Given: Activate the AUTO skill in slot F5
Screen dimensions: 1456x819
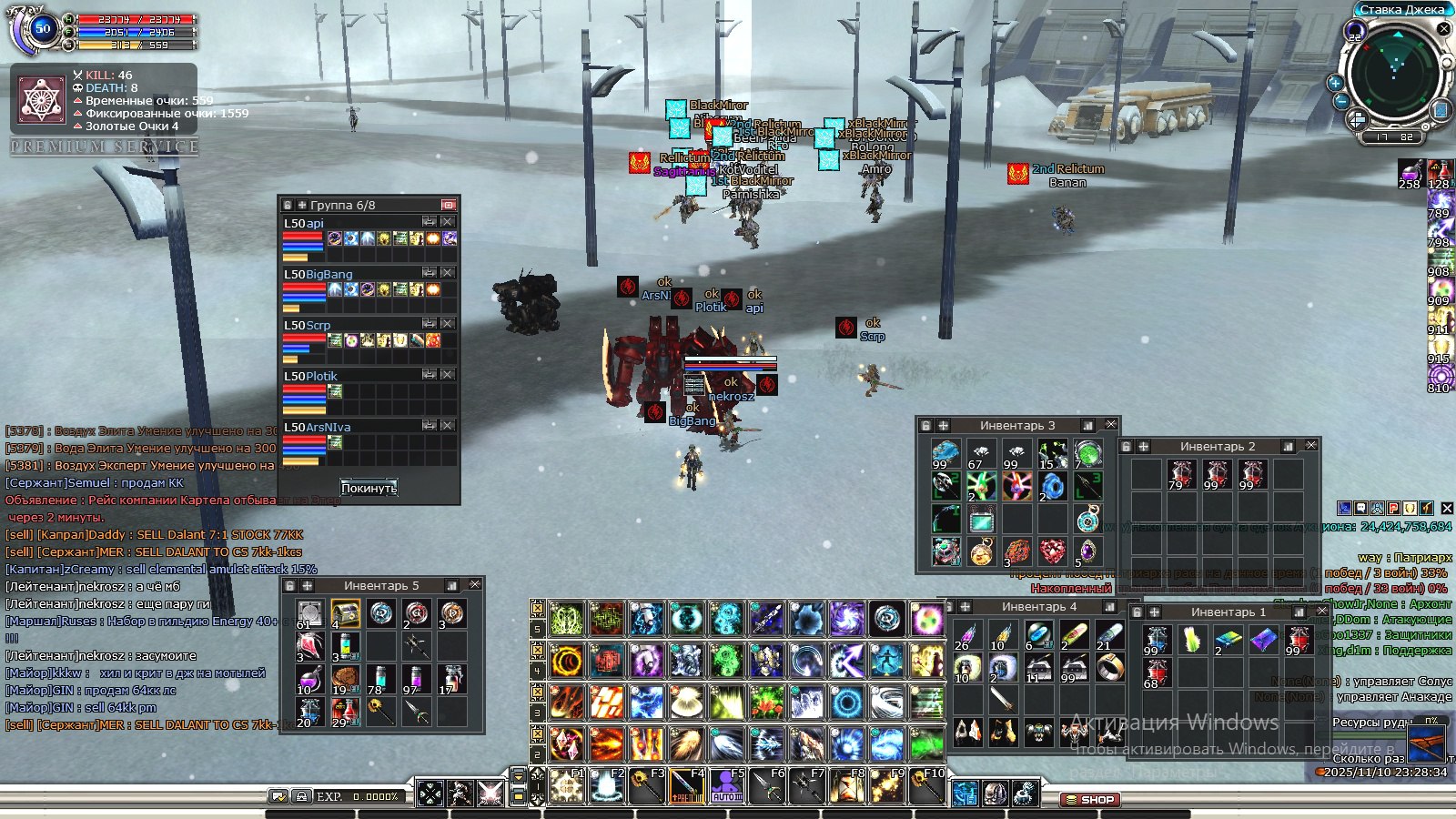Looking at the screenshot, I should pos(726,785).
